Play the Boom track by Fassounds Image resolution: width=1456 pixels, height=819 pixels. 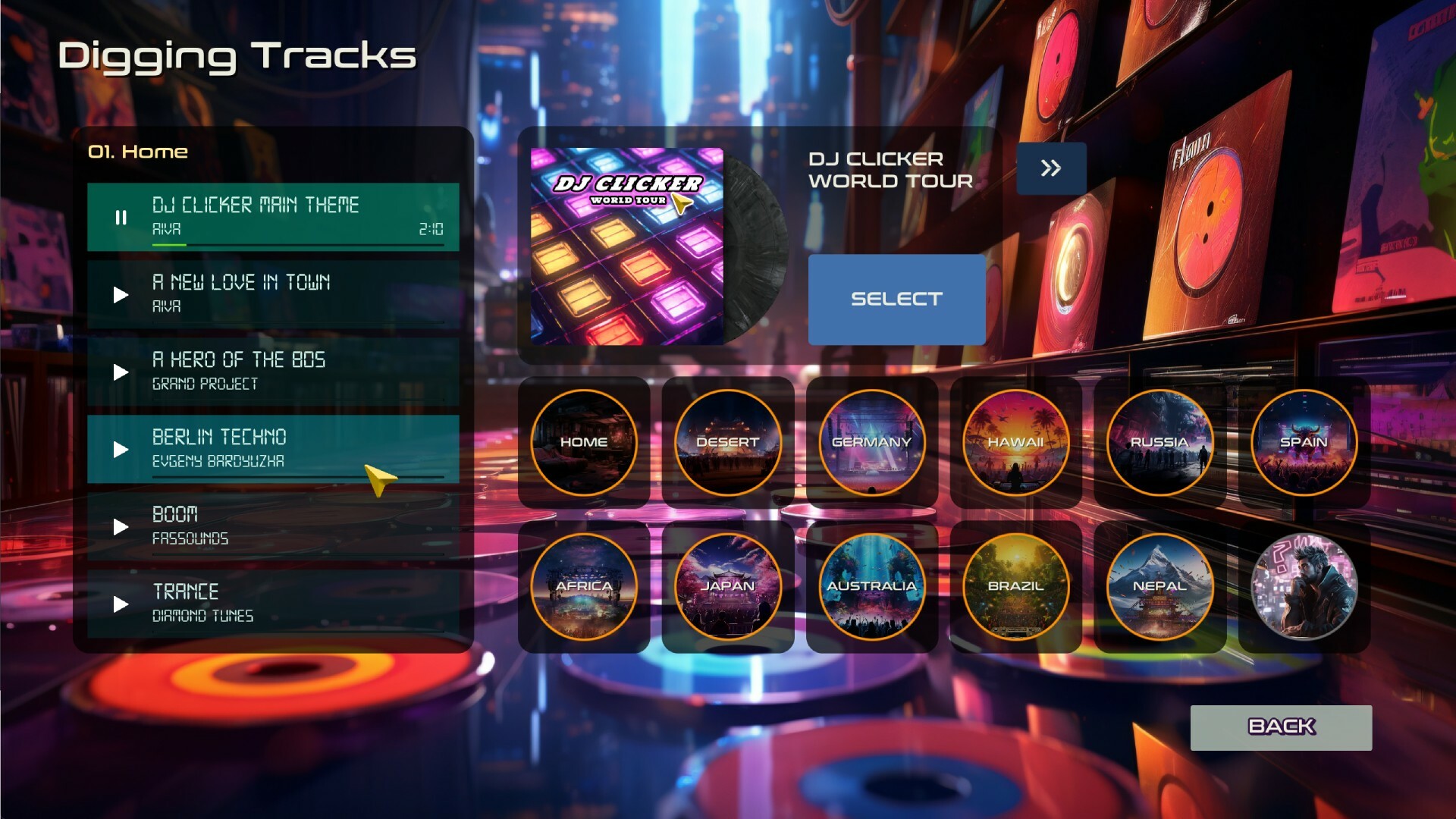pos(121,527)
